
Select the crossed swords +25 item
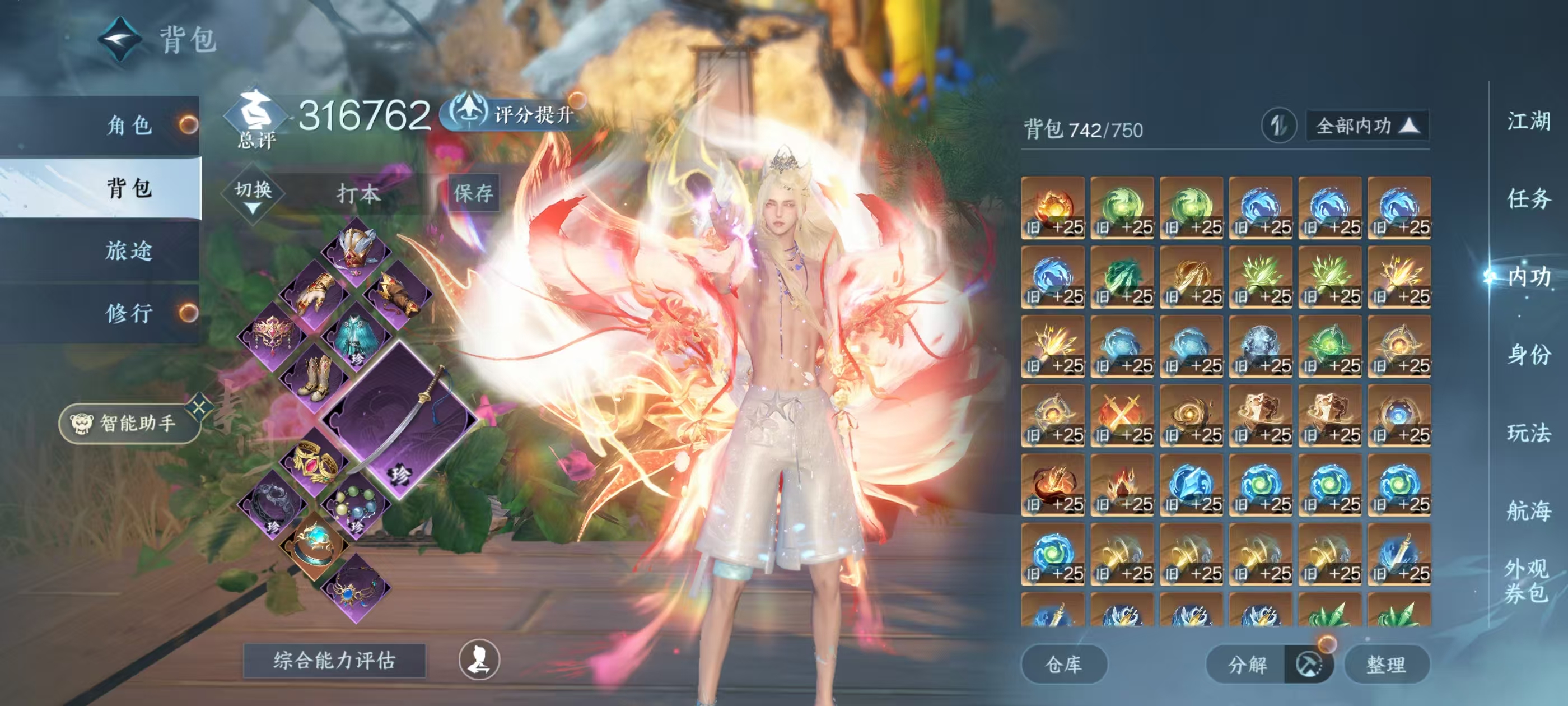1122,415
